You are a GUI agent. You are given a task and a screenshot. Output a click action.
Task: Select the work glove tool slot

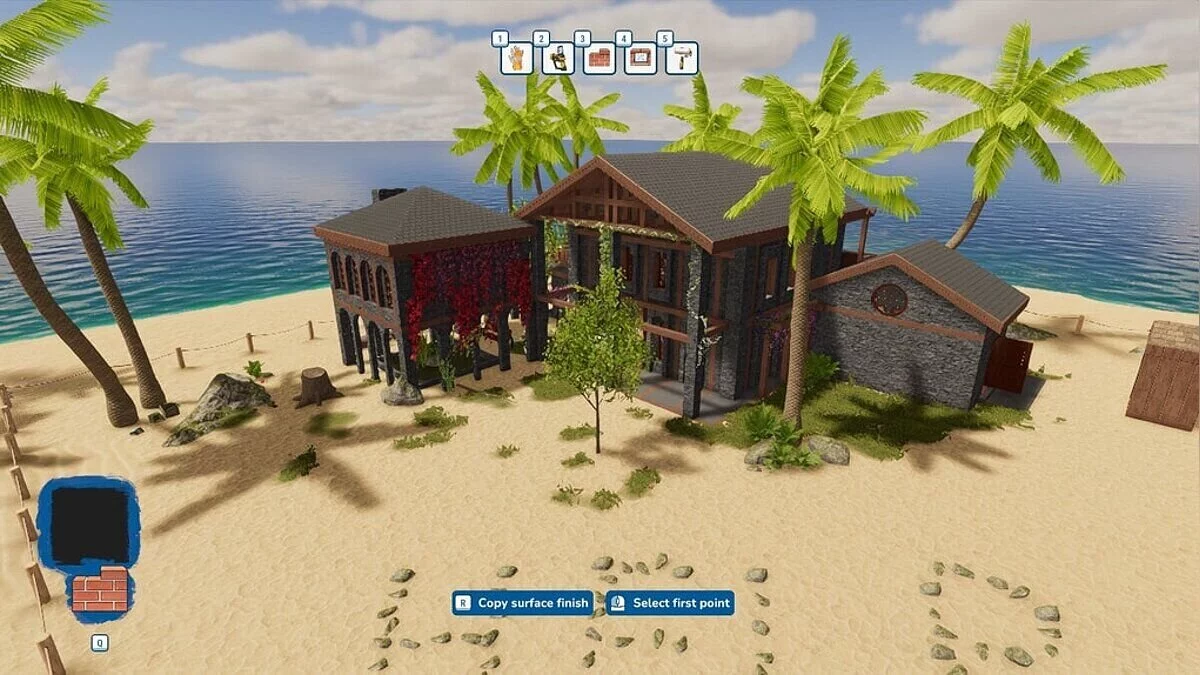click(x=516, y=59)
